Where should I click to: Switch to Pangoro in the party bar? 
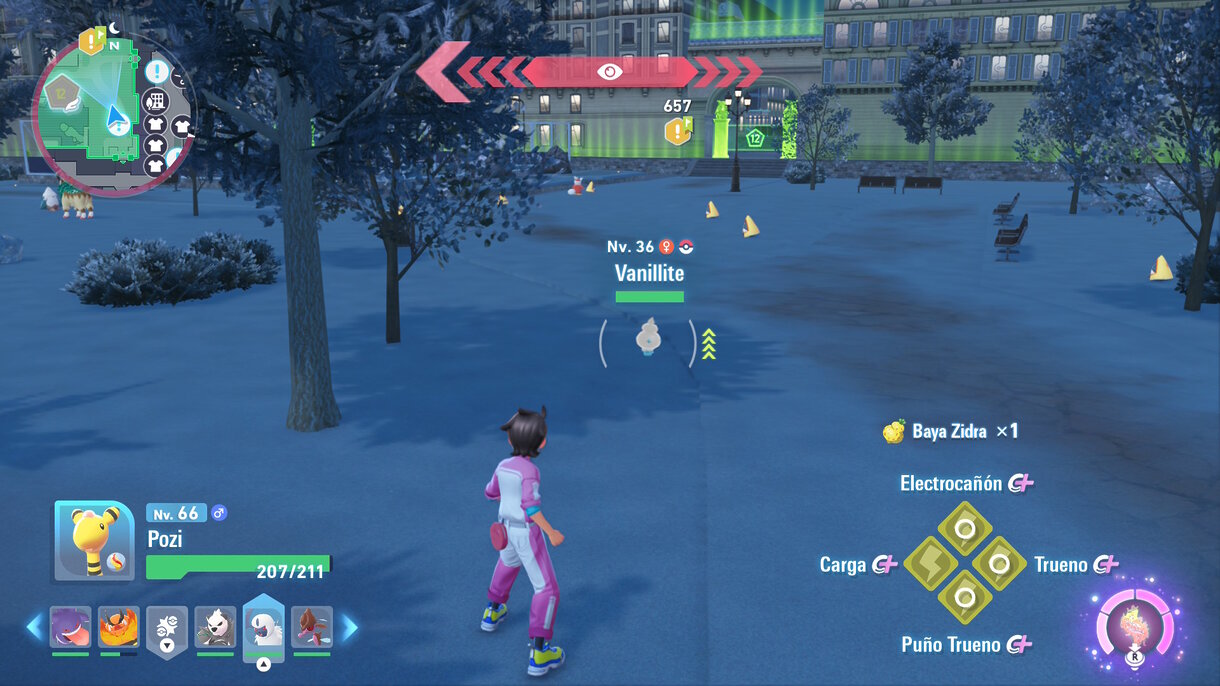(215, 627)
